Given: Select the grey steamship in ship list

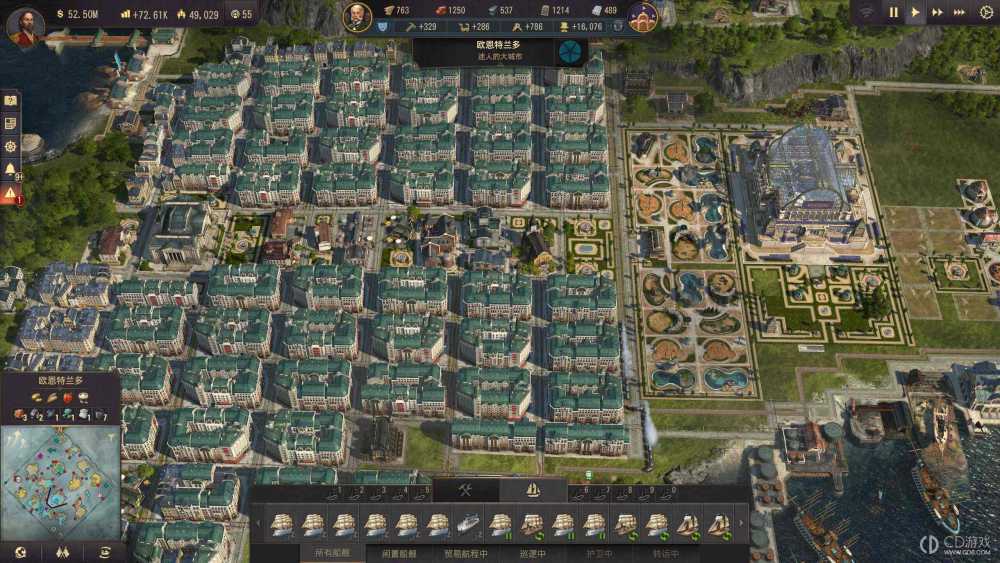Looking at the screenshot, I should (469, 523).
